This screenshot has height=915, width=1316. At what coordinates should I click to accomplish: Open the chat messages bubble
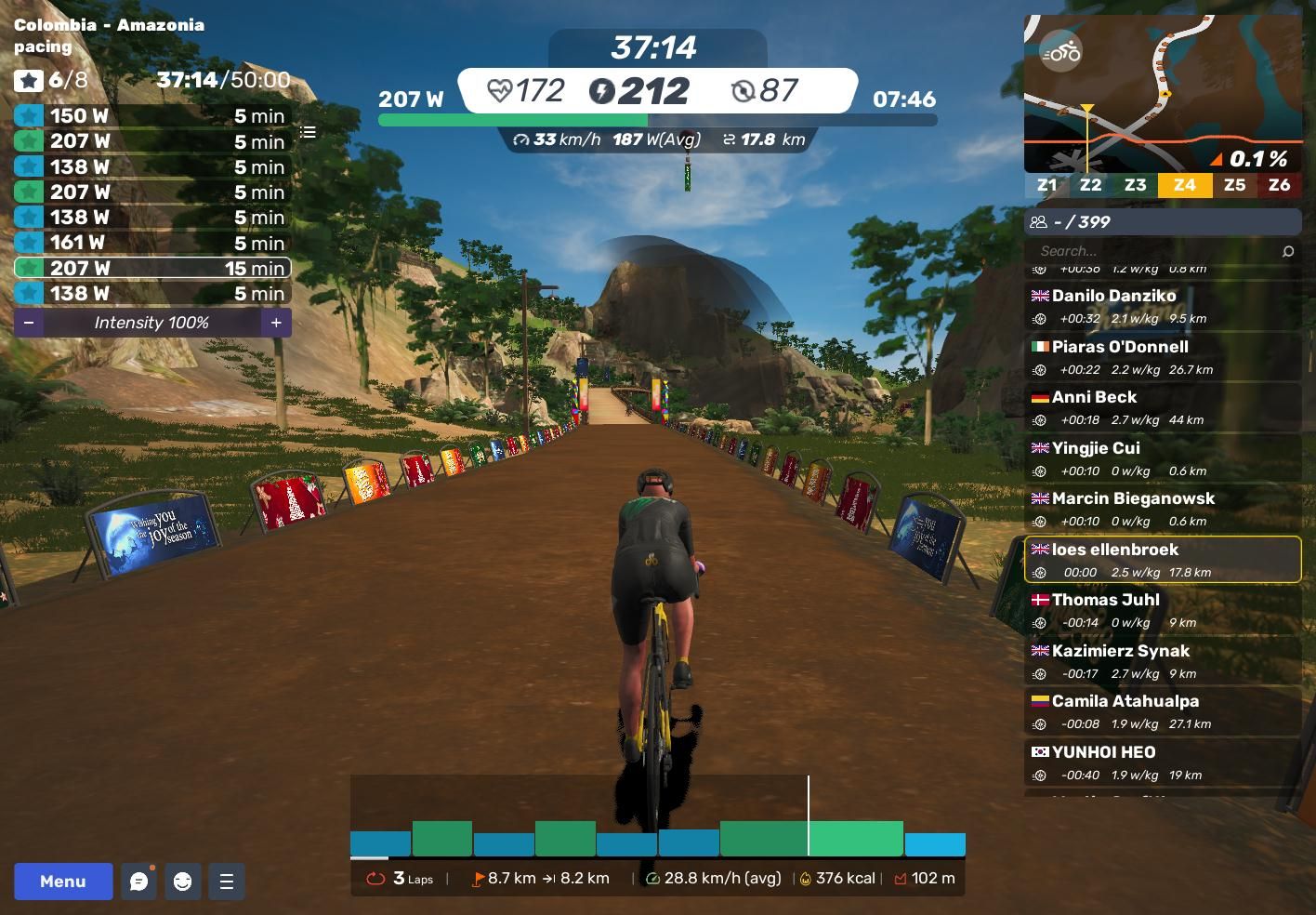138,882
